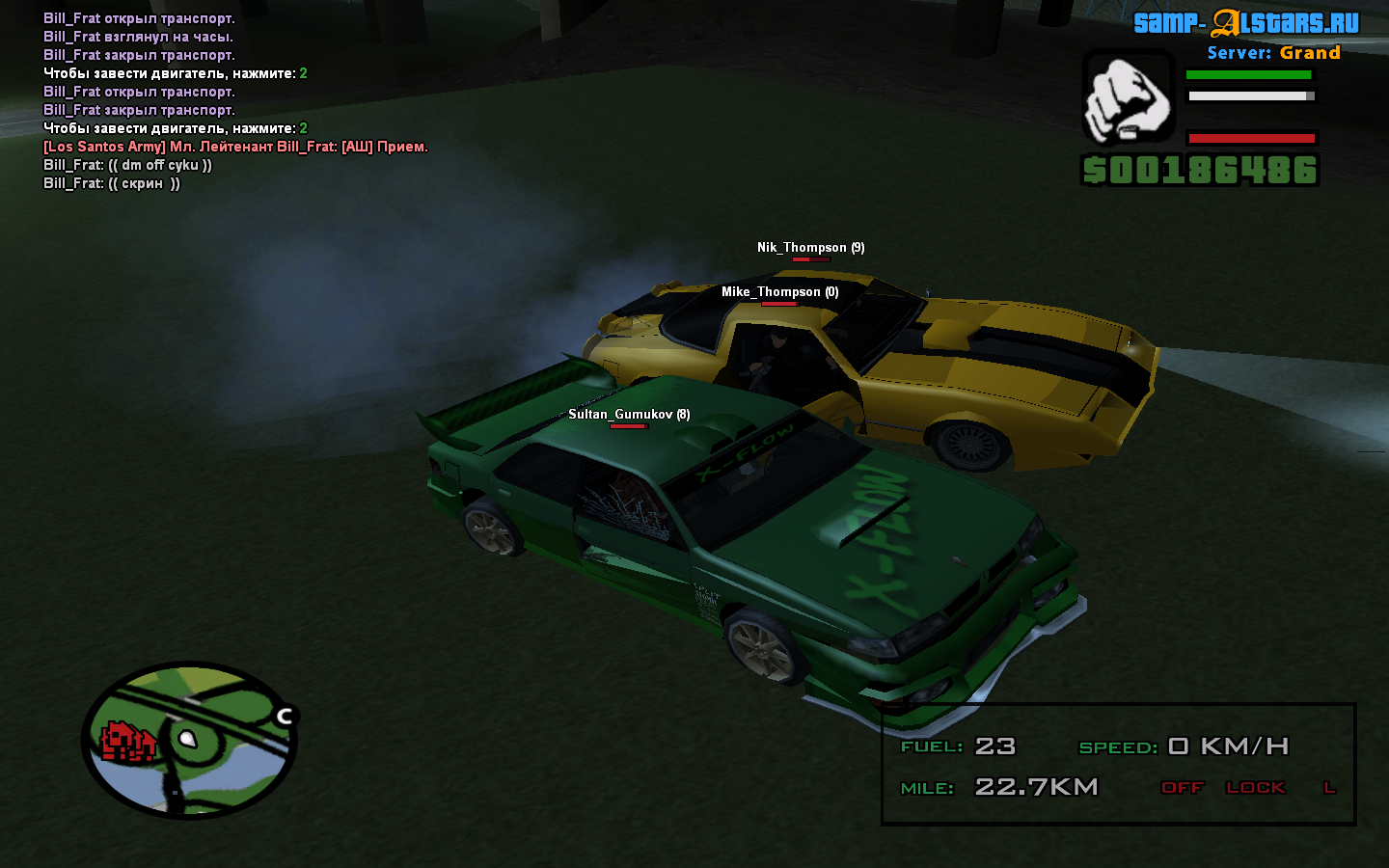The image size is (1389, 868).
Task: Click the samp-Allstars.ru logo
Action: (x=1245, y=23)
